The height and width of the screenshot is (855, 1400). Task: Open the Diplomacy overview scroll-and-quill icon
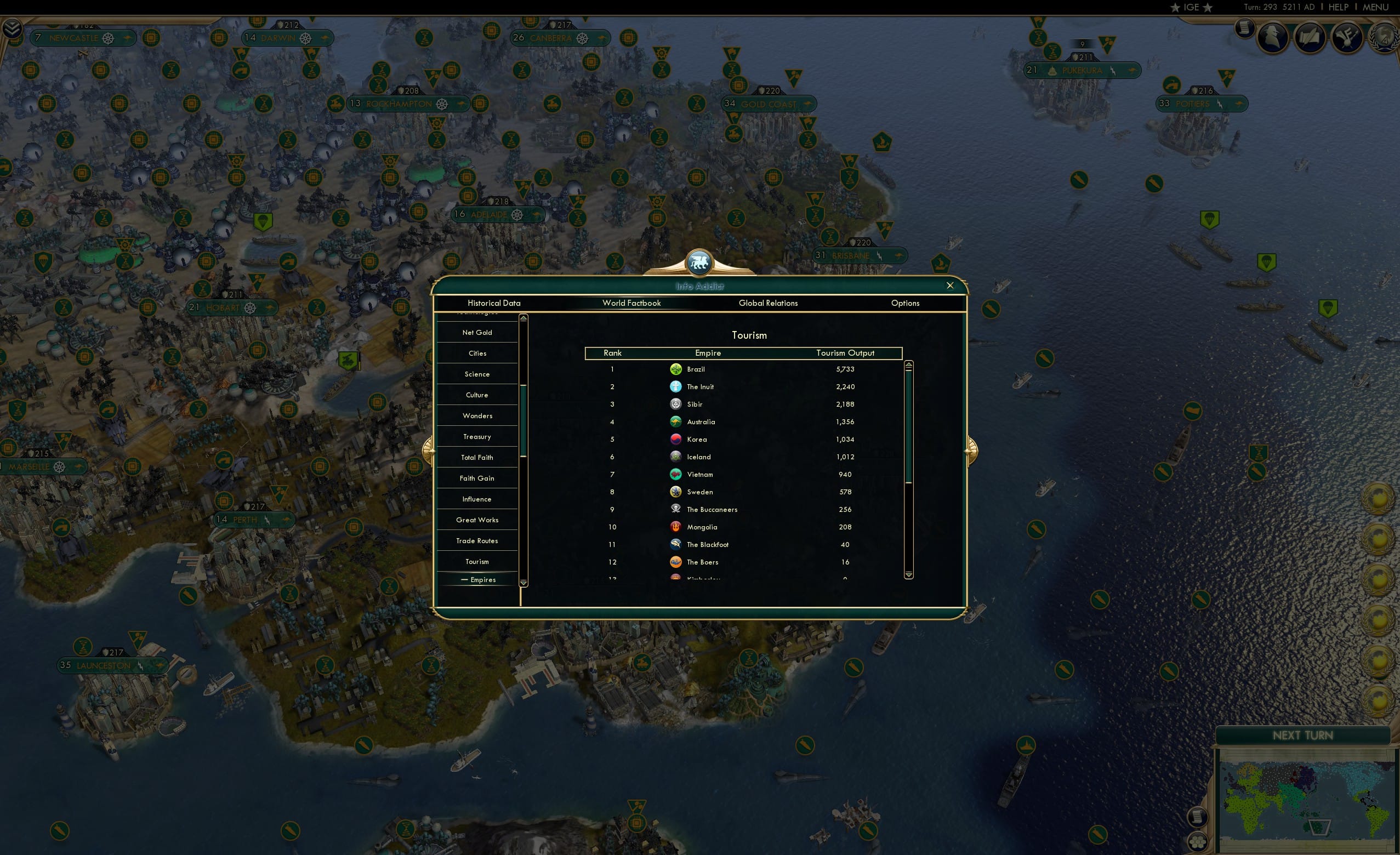coord(1310,37)
